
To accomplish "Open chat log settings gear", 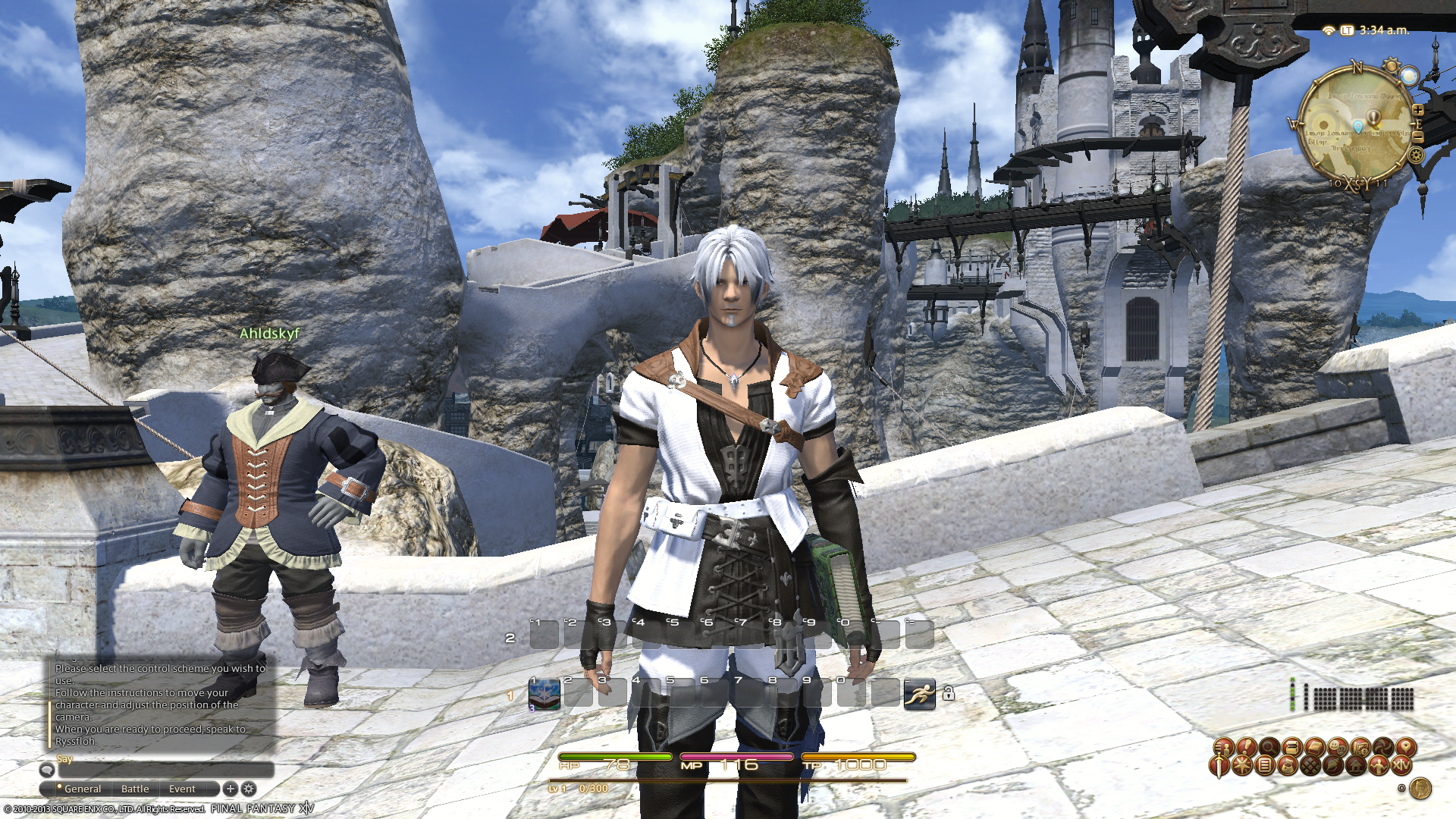I will tap(248, 789).
